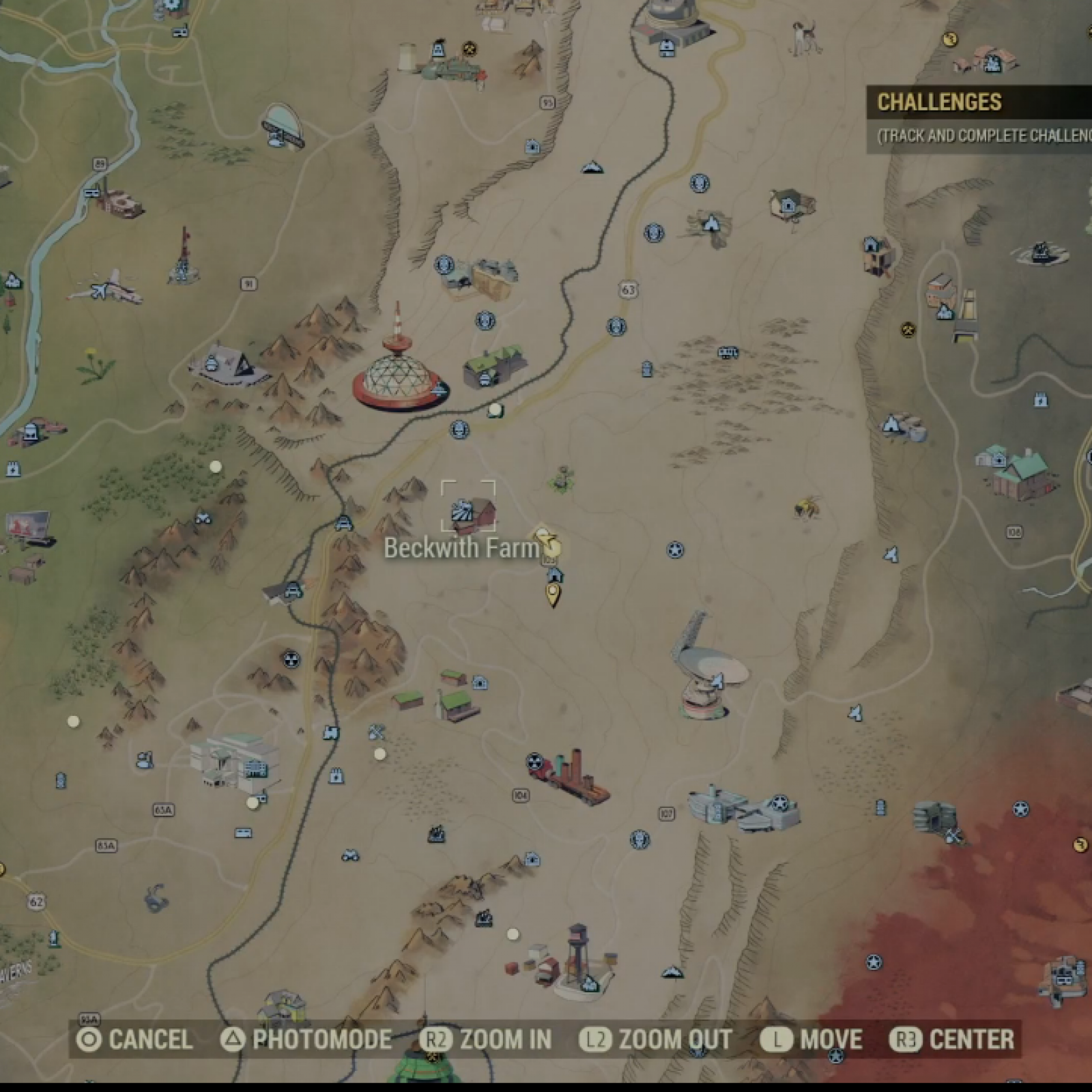Click the yellow dandelion flower marker
The image size is (1092, 1092).
click(96, 365)
